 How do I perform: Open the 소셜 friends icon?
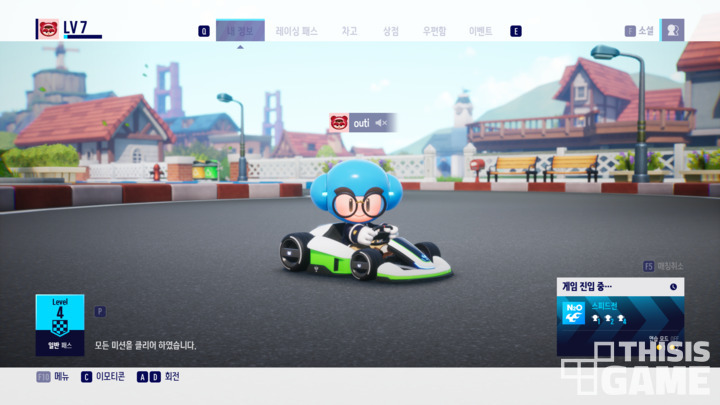click(x=672, y=30)
